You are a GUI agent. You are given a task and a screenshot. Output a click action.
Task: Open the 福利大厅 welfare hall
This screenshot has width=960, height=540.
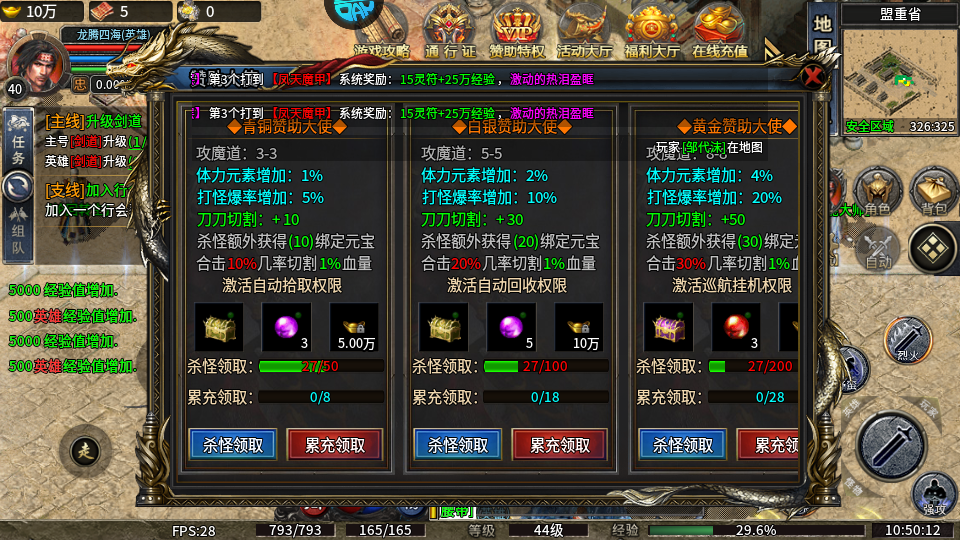pyautogui.click(x=652, y=30)
